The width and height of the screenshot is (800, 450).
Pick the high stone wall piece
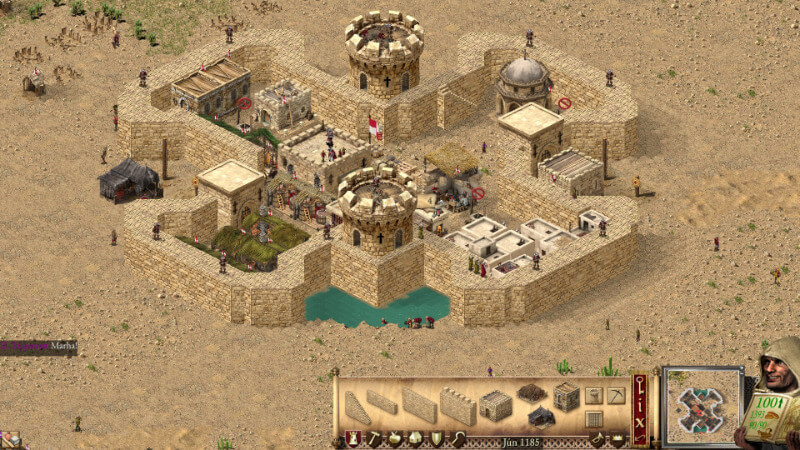coord(420,405)
